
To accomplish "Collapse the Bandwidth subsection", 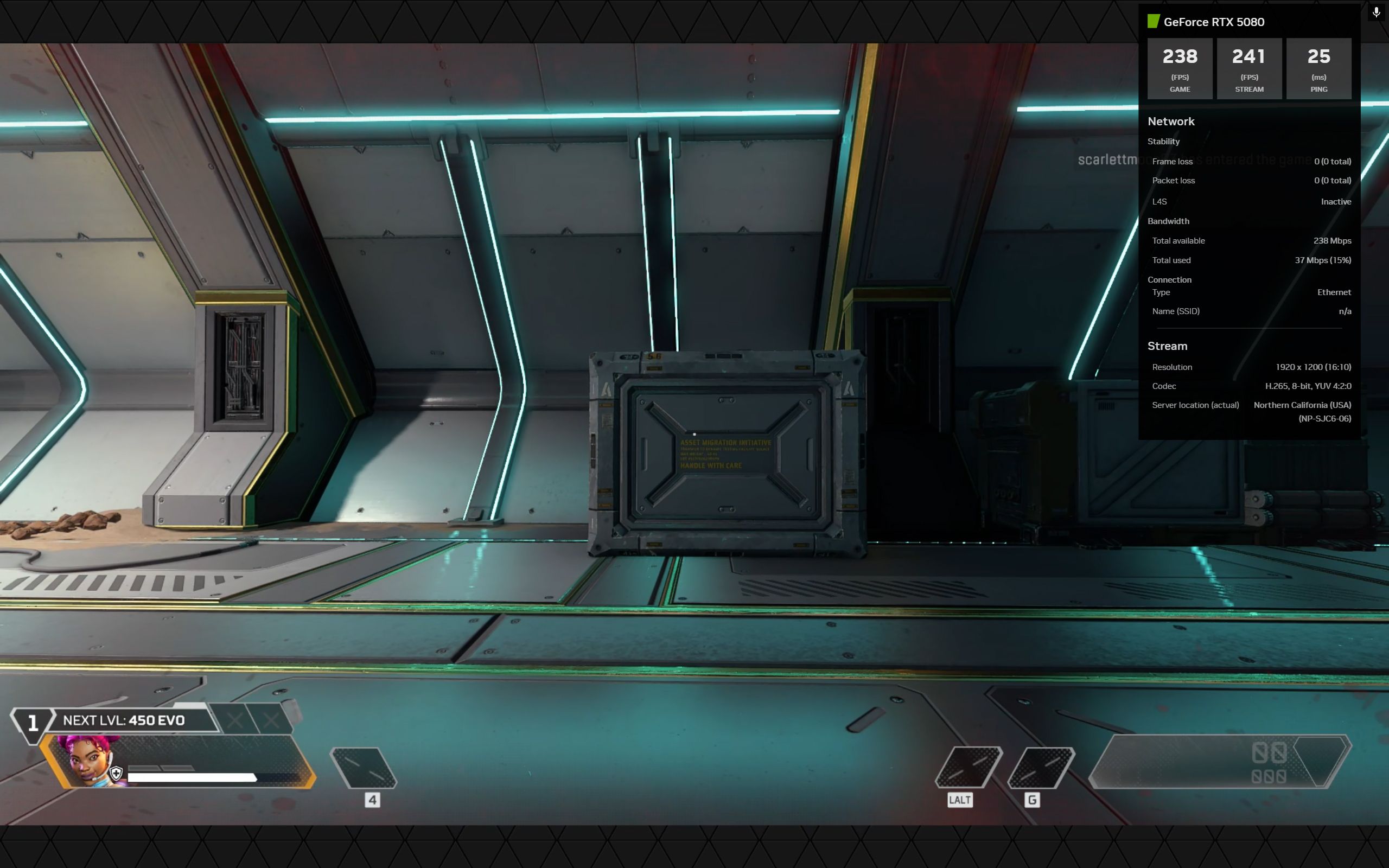I will point(1170,221).
